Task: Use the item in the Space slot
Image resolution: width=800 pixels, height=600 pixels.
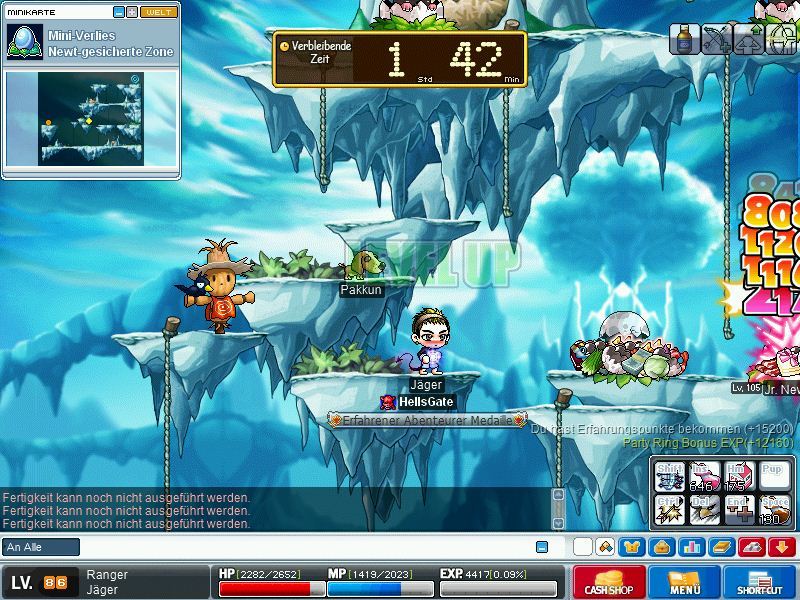Action: tap(774, 509)
